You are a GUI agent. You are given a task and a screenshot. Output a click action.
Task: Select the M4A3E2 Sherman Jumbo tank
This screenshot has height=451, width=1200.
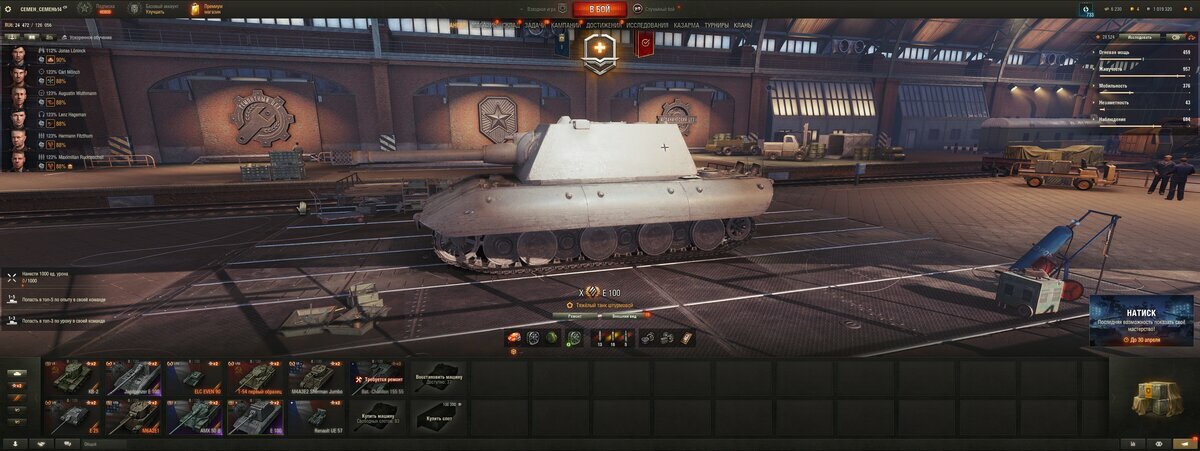pos(316,378)
